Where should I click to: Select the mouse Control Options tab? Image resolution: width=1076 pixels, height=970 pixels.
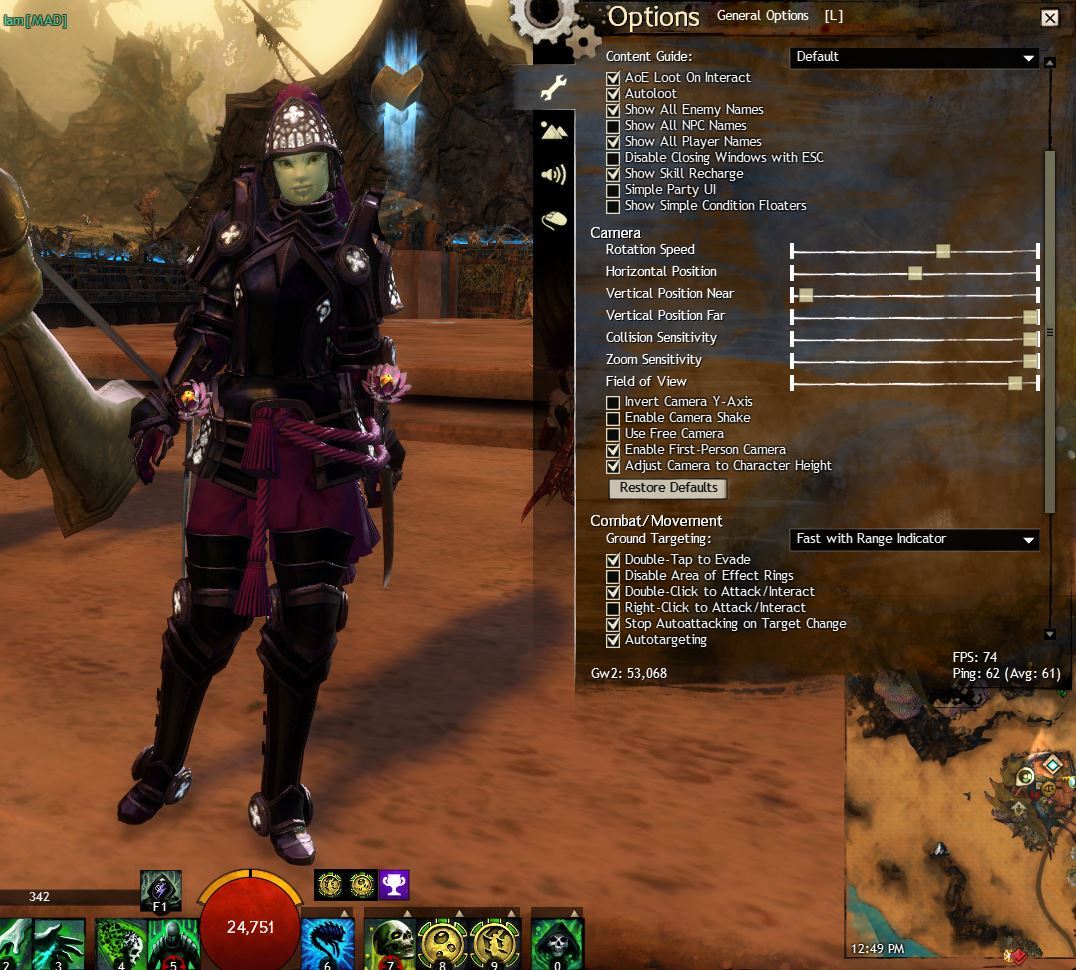click(553, 219)
